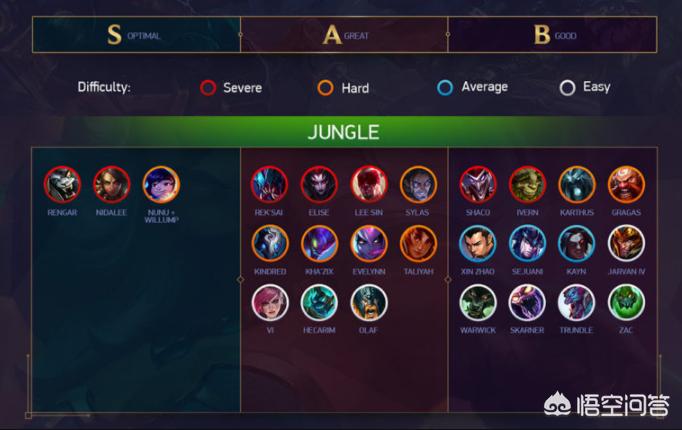
Task: Choose the Rengar champion portrait
Action: [62, 184]
